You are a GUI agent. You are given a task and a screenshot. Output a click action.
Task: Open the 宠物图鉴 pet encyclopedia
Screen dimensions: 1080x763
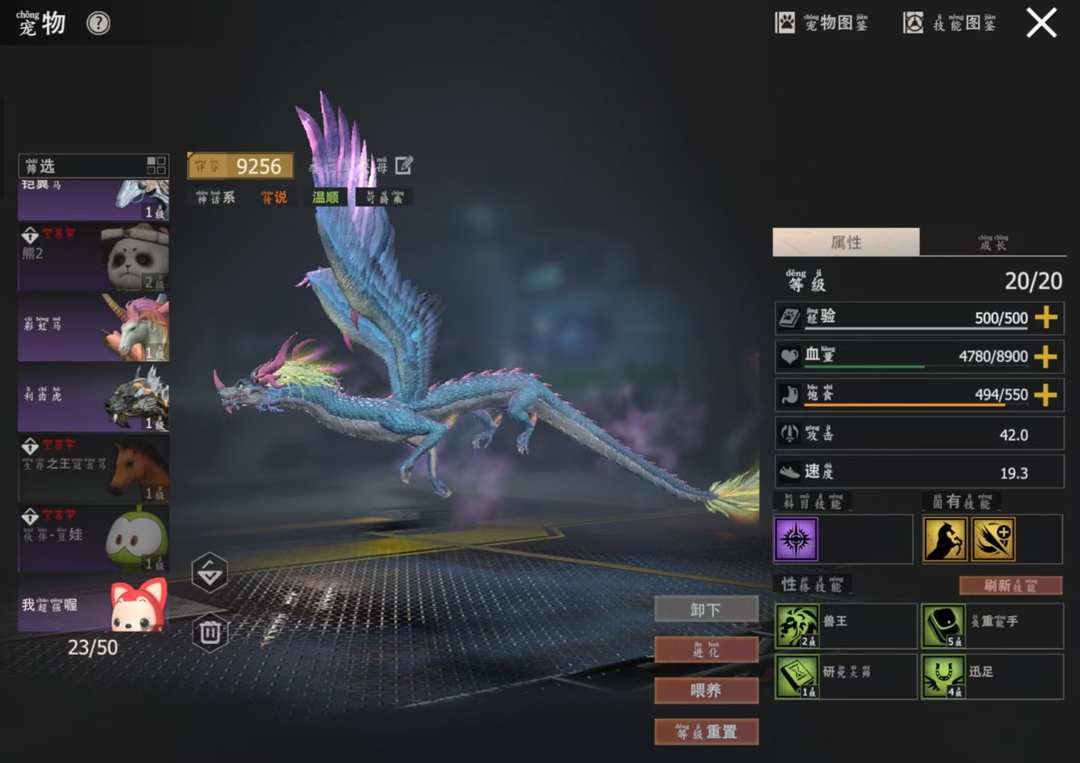[x=822, y=23]
